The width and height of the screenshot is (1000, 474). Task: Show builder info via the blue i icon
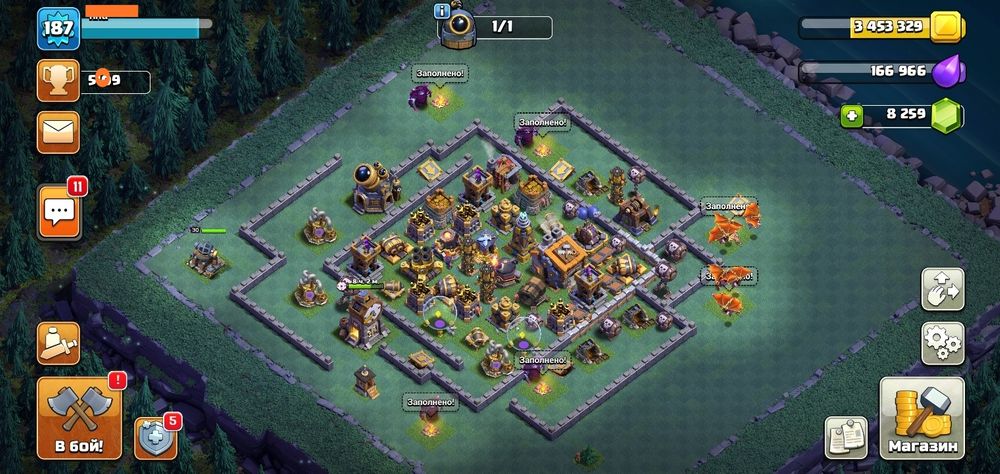(x=442, y=10)
